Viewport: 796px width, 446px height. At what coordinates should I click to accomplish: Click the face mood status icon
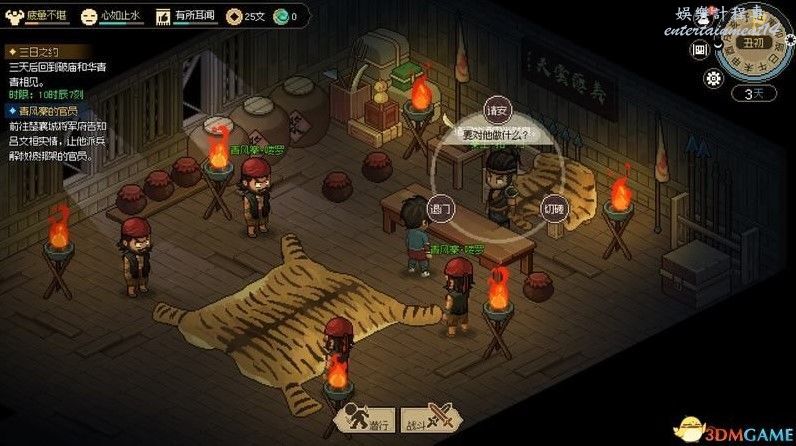coord(90,16)
